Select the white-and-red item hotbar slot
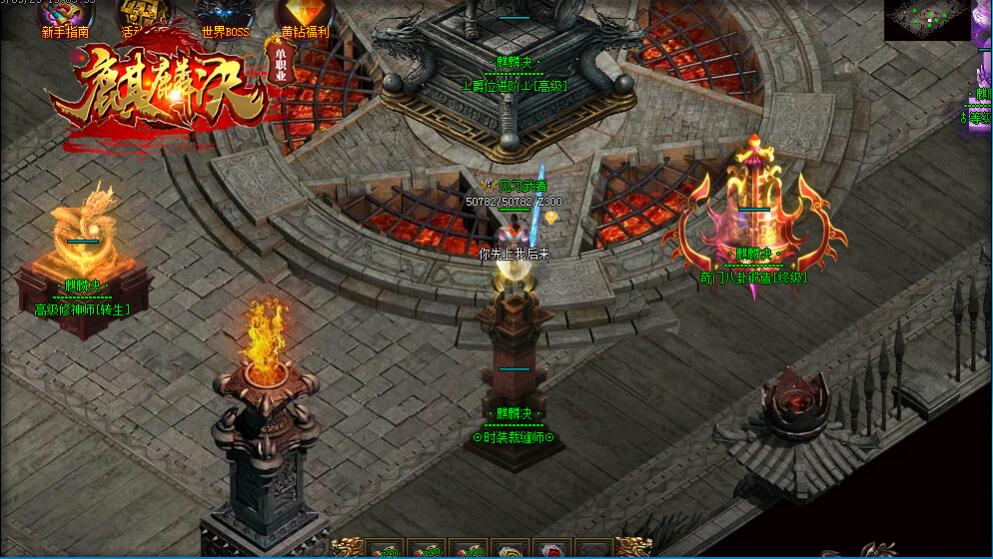 click(x=552, y=549)
